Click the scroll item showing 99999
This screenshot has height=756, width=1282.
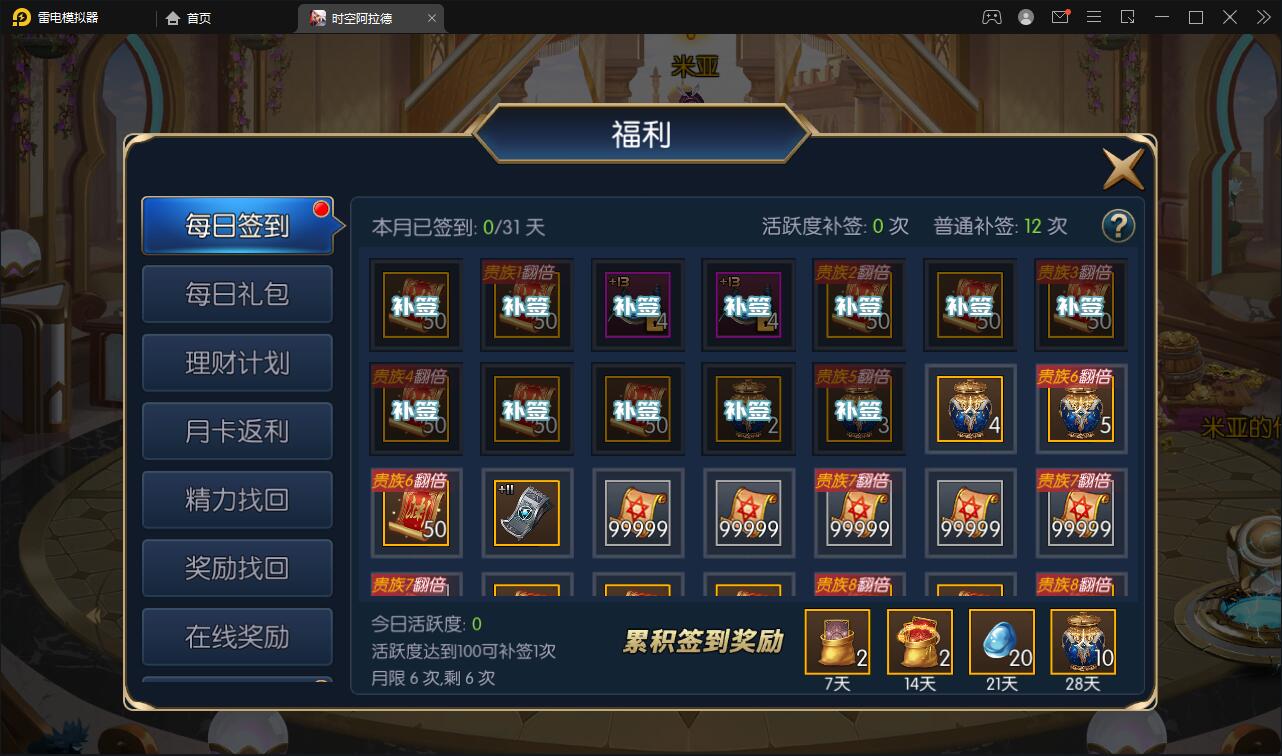point(637,512)
